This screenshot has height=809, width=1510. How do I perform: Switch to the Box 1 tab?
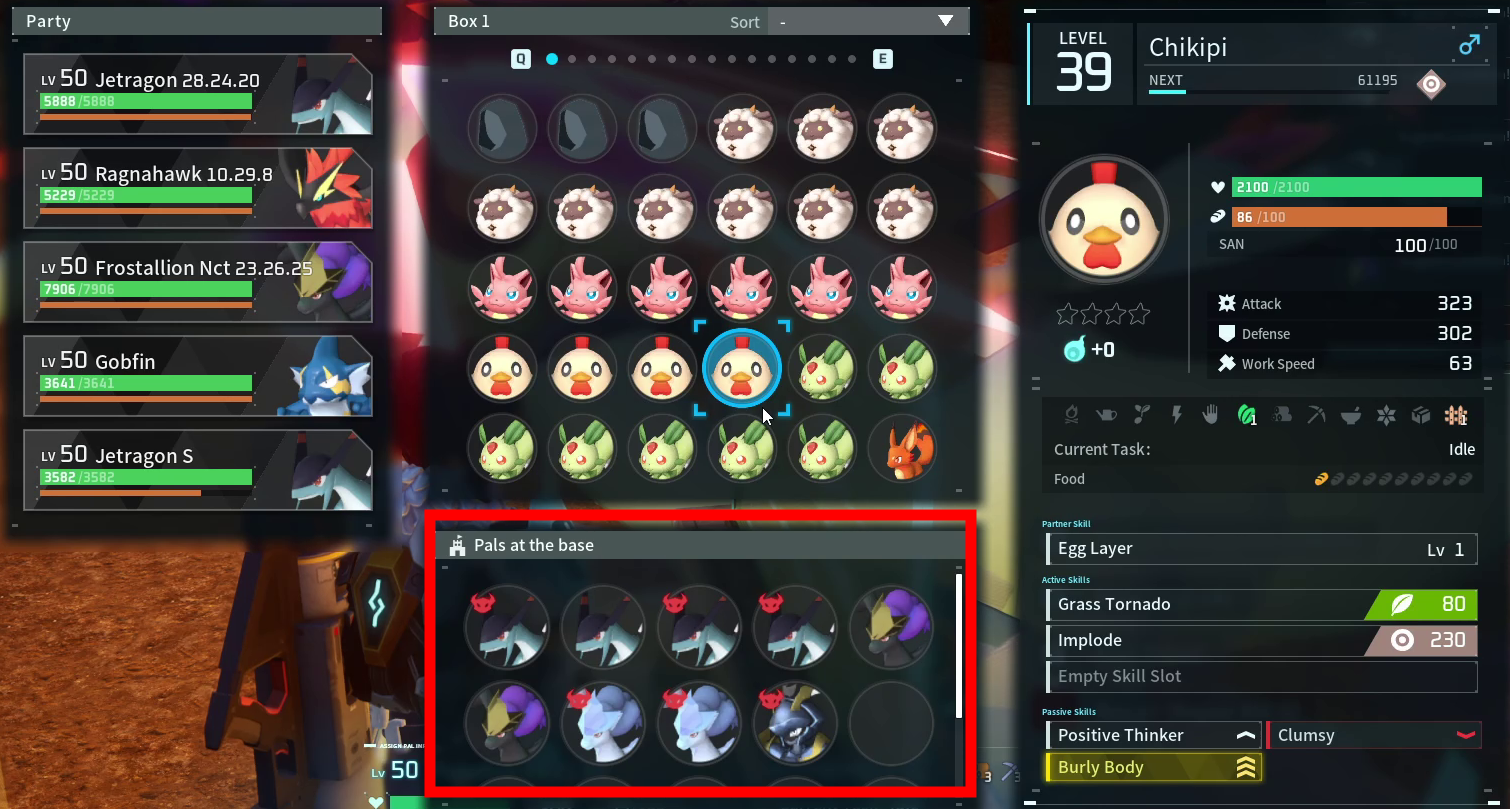tap(468, 20)
